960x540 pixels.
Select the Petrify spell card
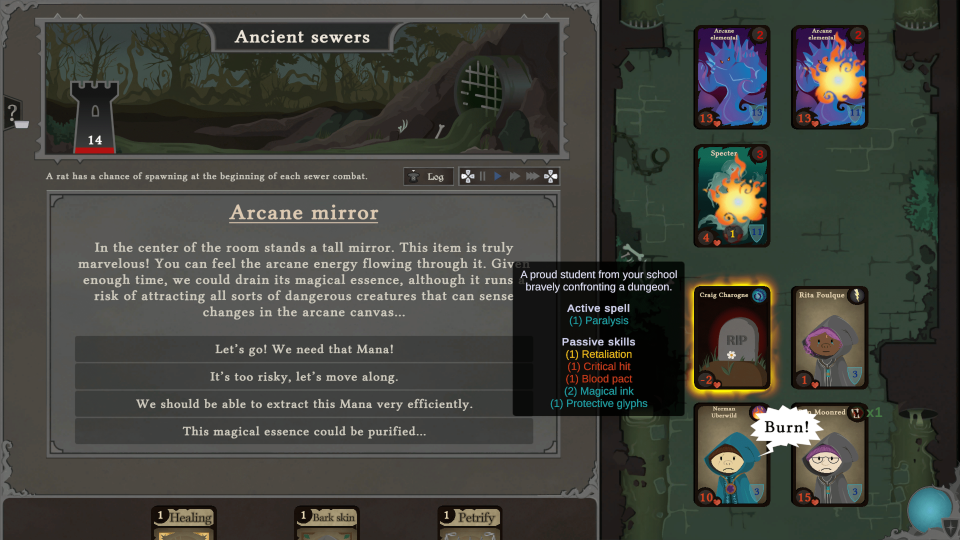click(470, 523)
